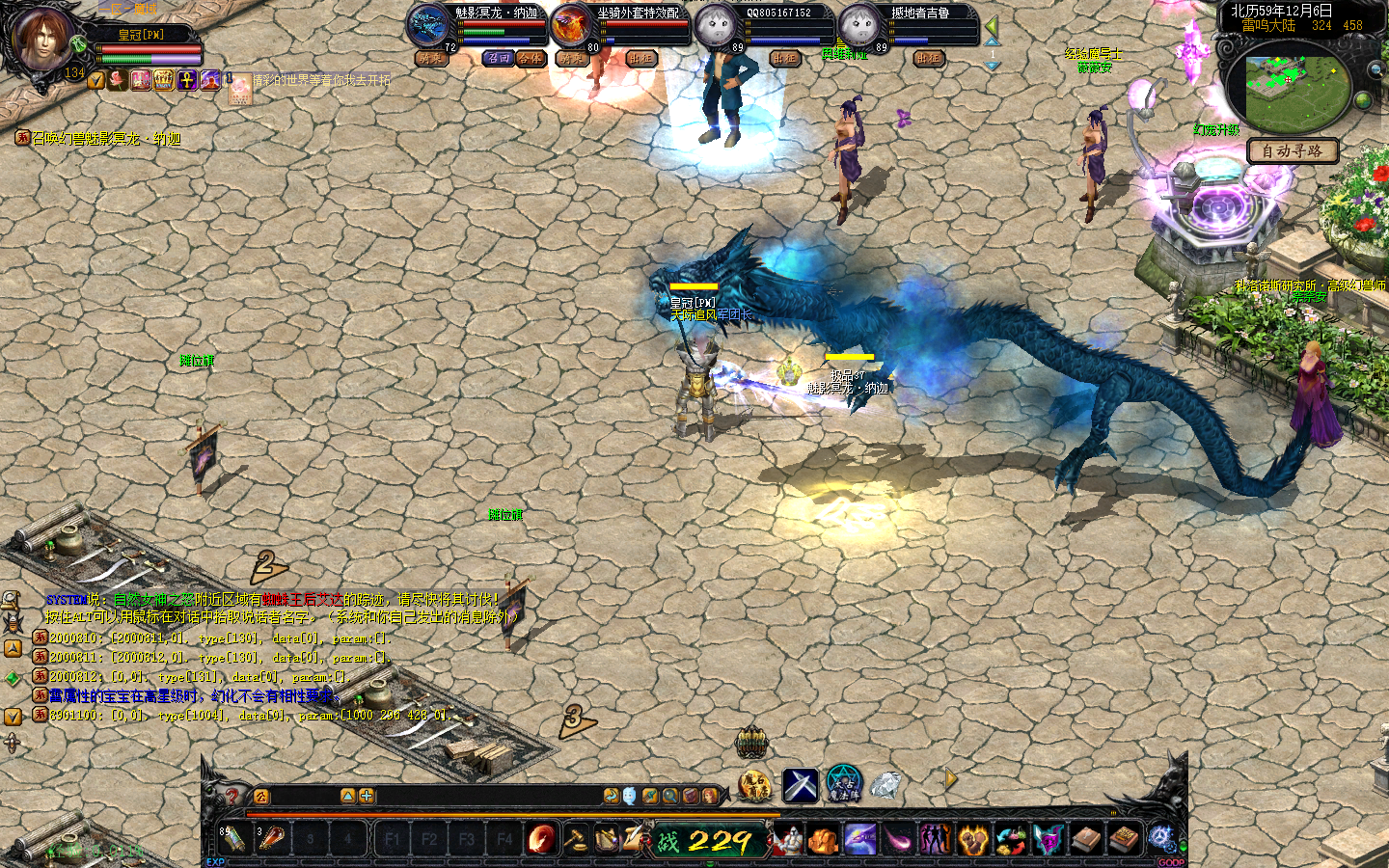The width and height of the screenshot is (1389, 868).
Task: Click the 自动寻路 auto-pathfinding button
Action: pyautogui.click(x=1292, y=151)
